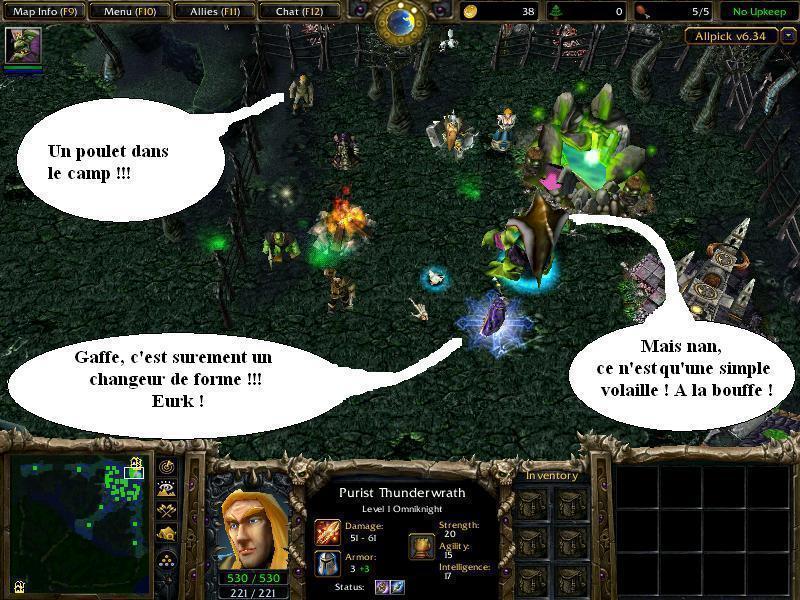Click on the minimap

point(75,522)
